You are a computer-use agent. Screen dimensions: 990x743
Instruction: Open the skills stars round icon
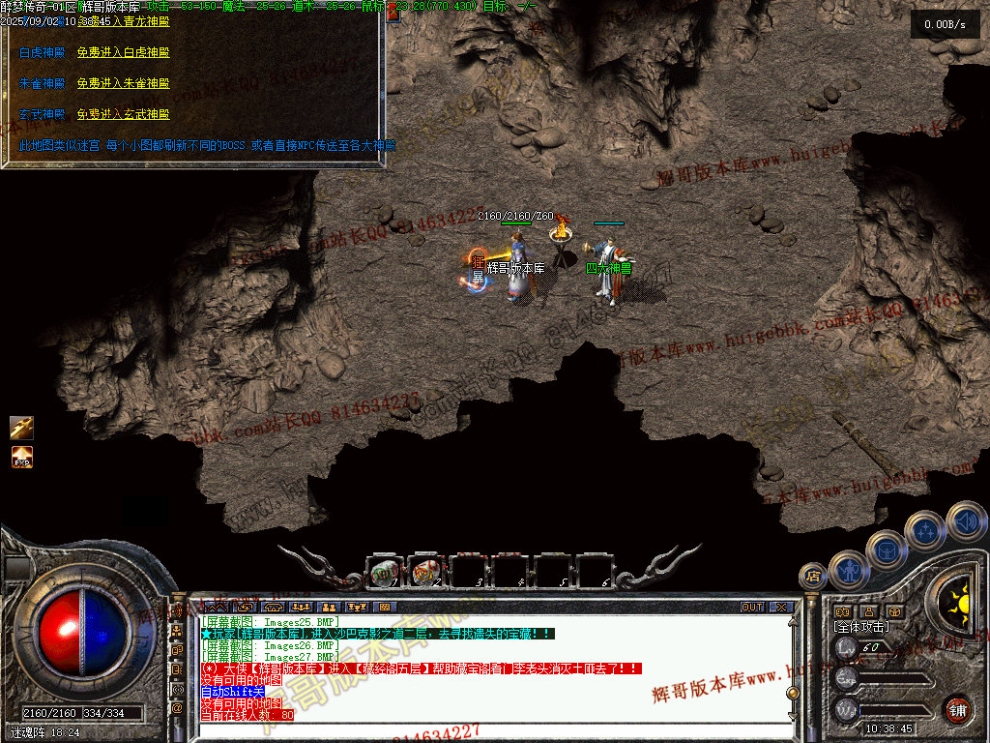point(925,529)
